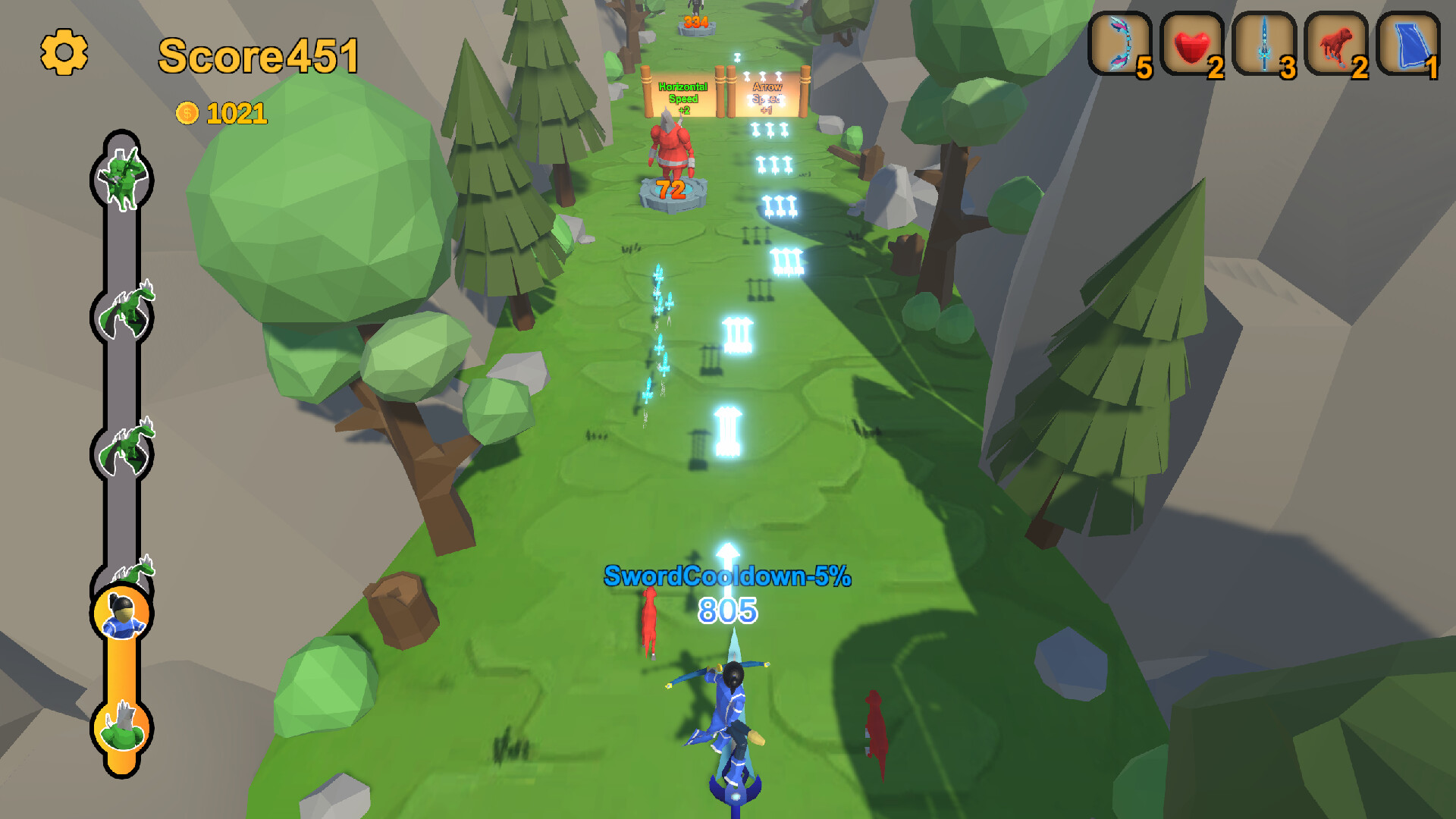Click the Score451 text at the top
This screenshot has width=1456, height=819.
click(258, 55)
